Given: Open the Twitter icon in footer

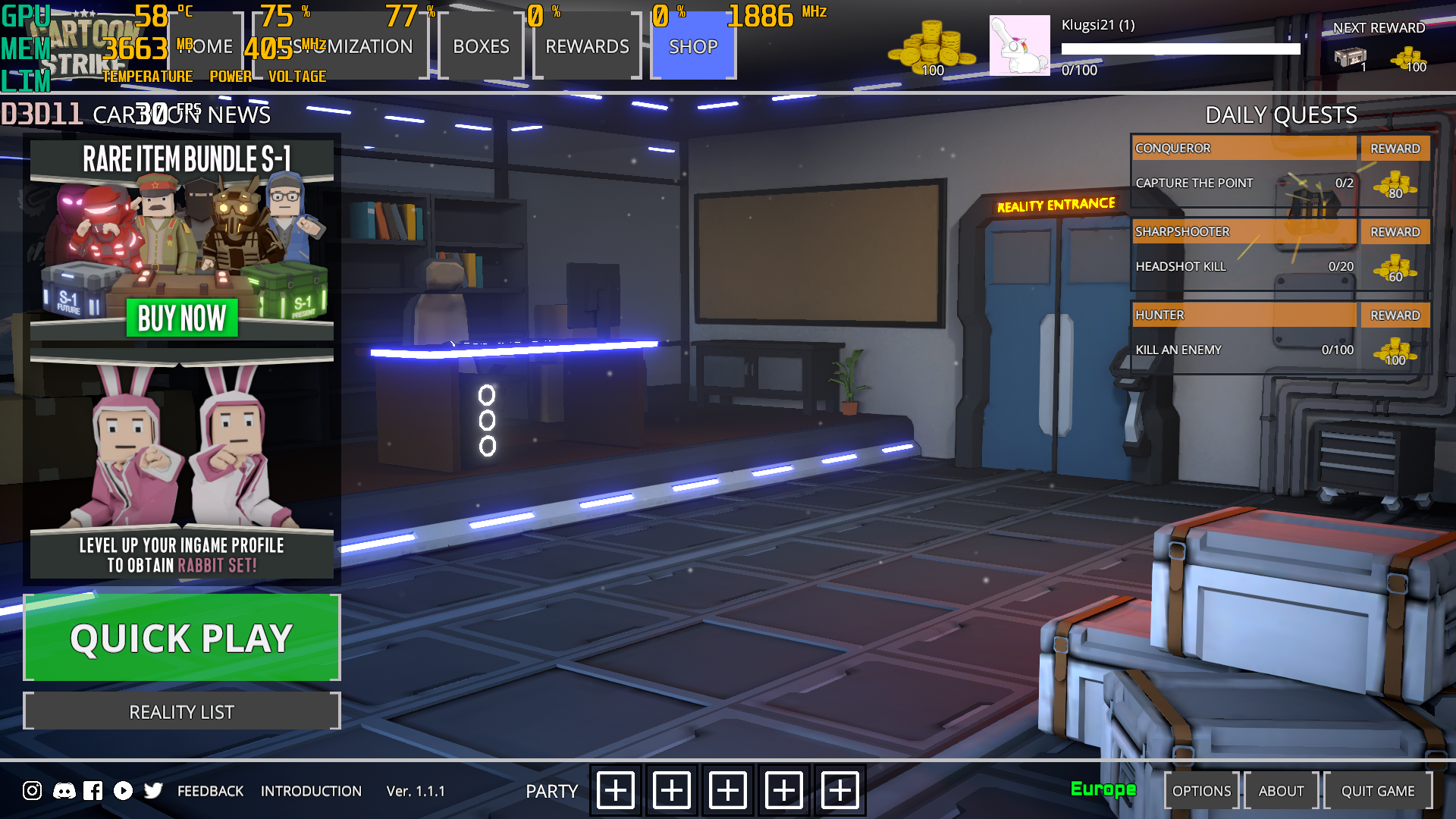Looking at the screenshot, I should pos(153,790).
